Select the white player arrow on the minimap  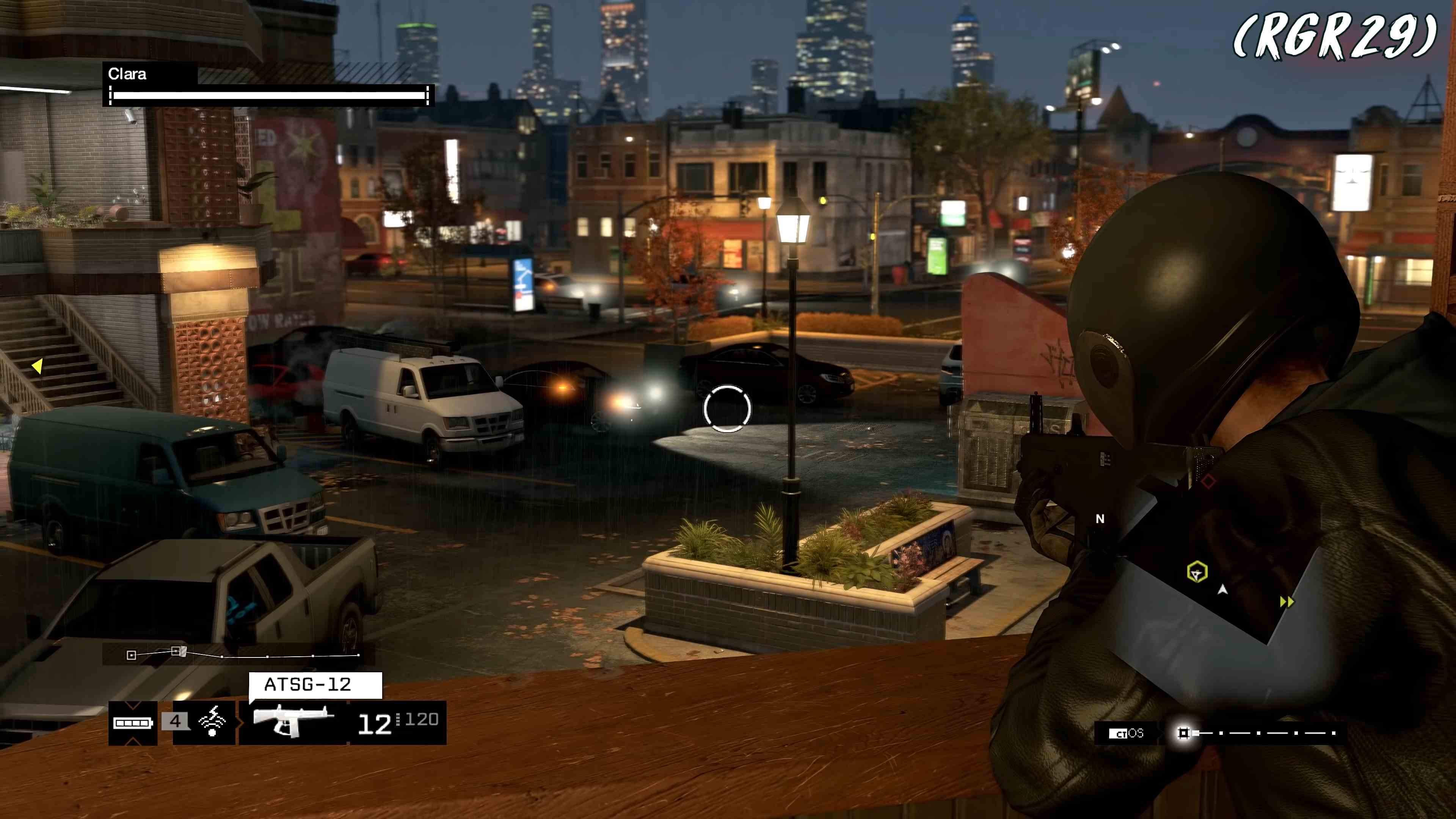pos(1222,590)
